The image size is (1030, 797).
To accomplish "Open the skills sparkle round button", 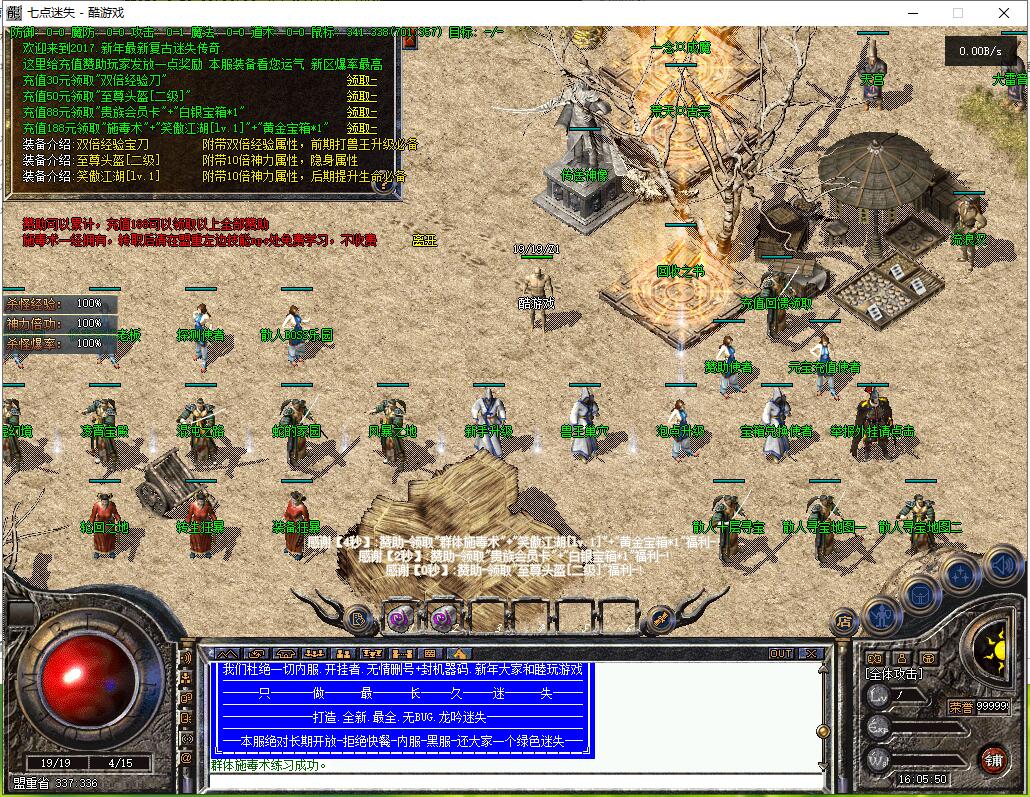I will click(961, 575).
